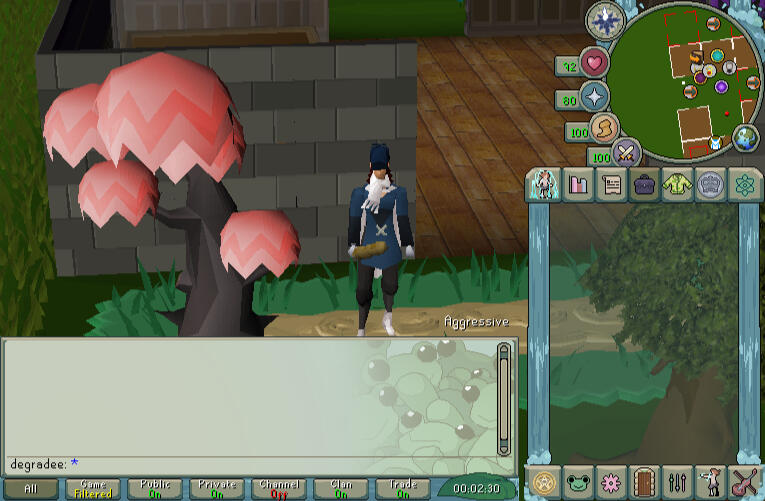Toggle the Game chat filter
The image size is (765, 501).
[92, 489]
